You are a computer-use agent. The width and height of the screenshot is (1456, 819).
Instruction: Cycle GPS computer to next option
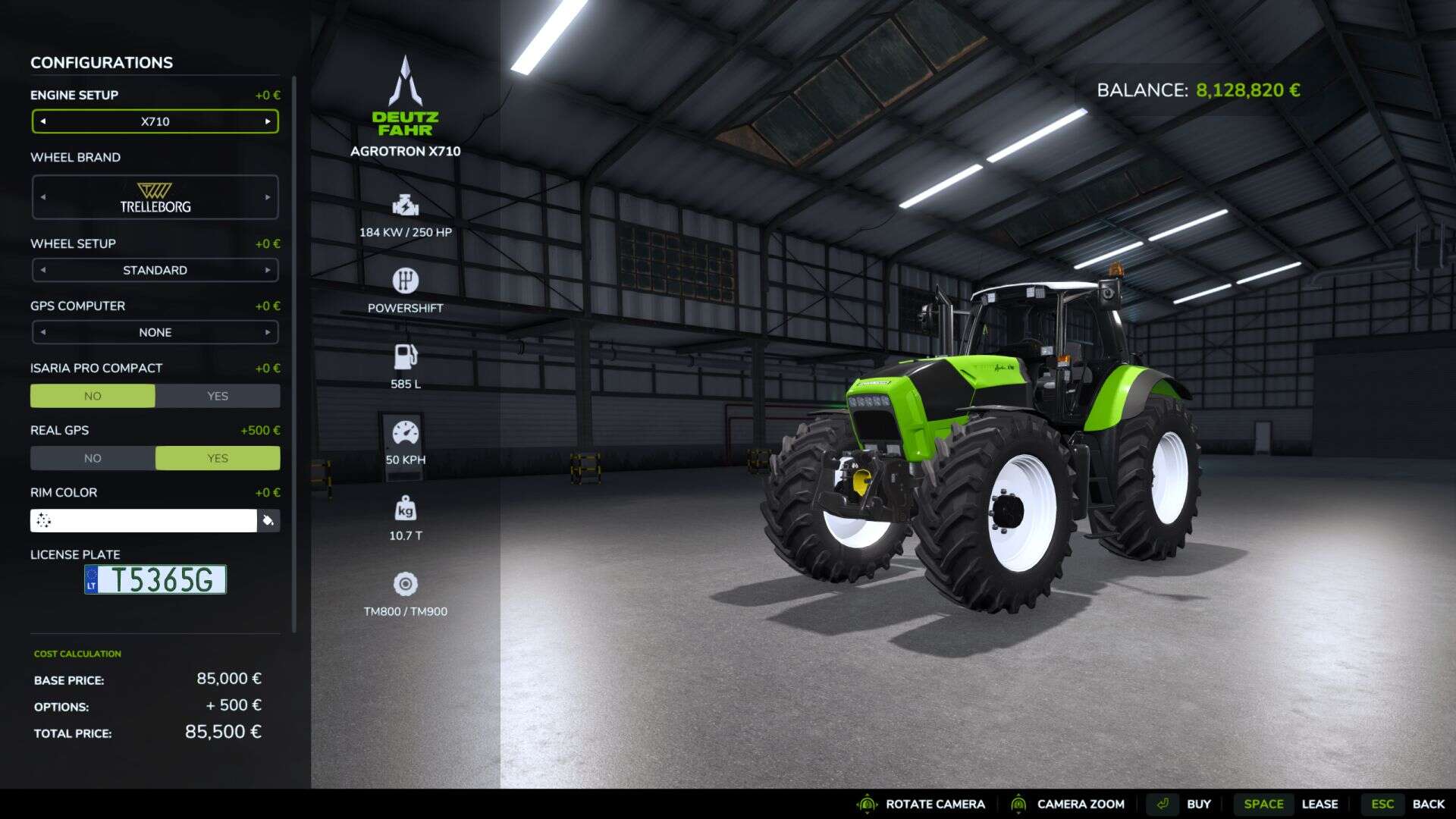(x=268, y=332)
